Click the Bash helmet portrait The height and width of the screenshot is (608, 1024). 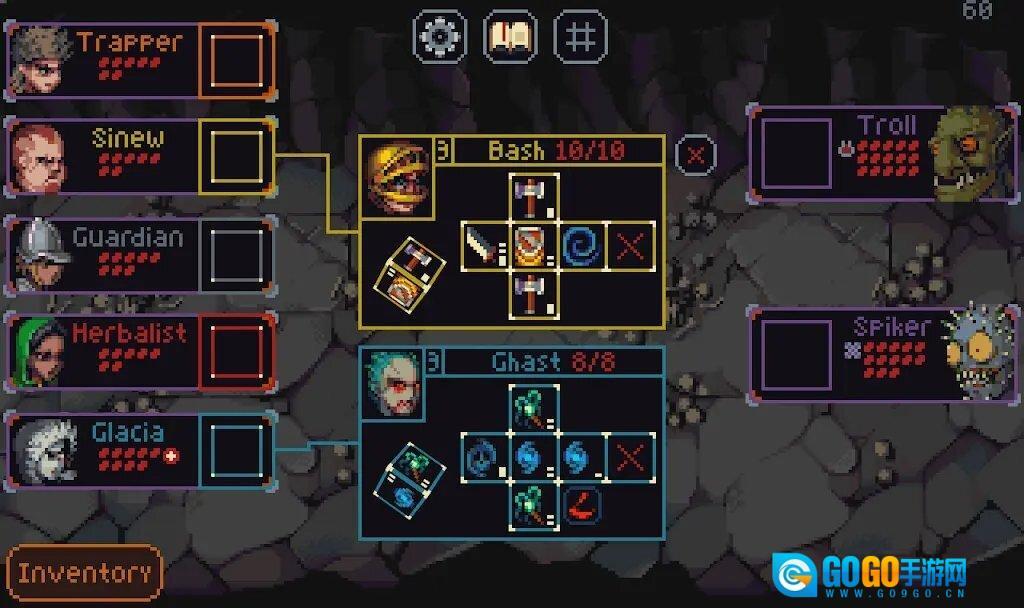coord(397,178)
